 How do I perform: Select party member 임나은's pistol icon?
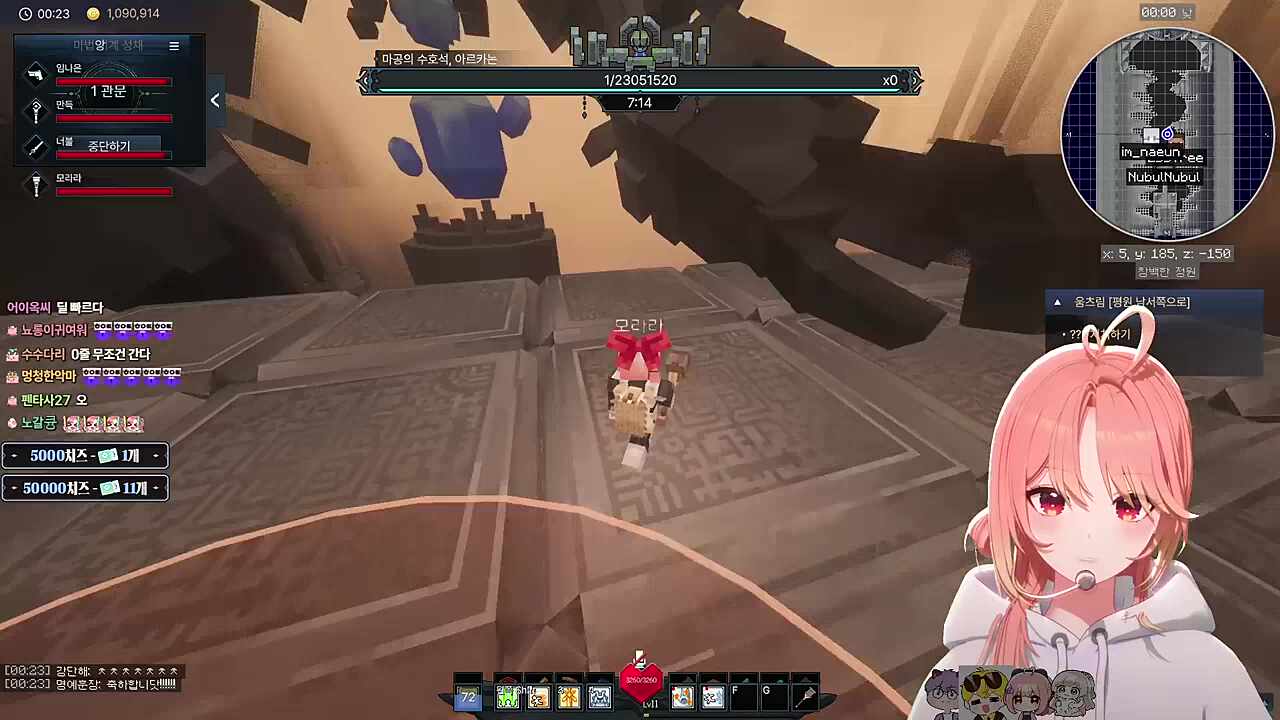pos(36,74)
